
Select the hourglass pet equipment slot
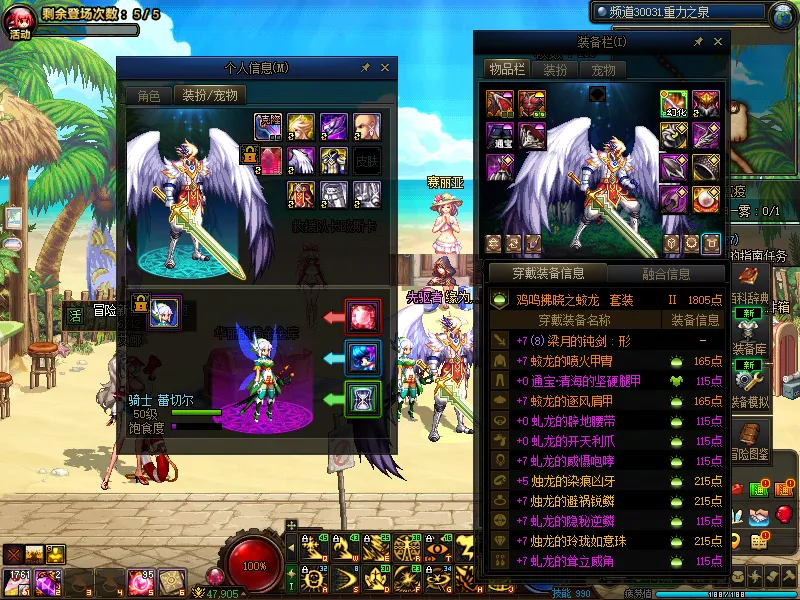tap(362, 397)
